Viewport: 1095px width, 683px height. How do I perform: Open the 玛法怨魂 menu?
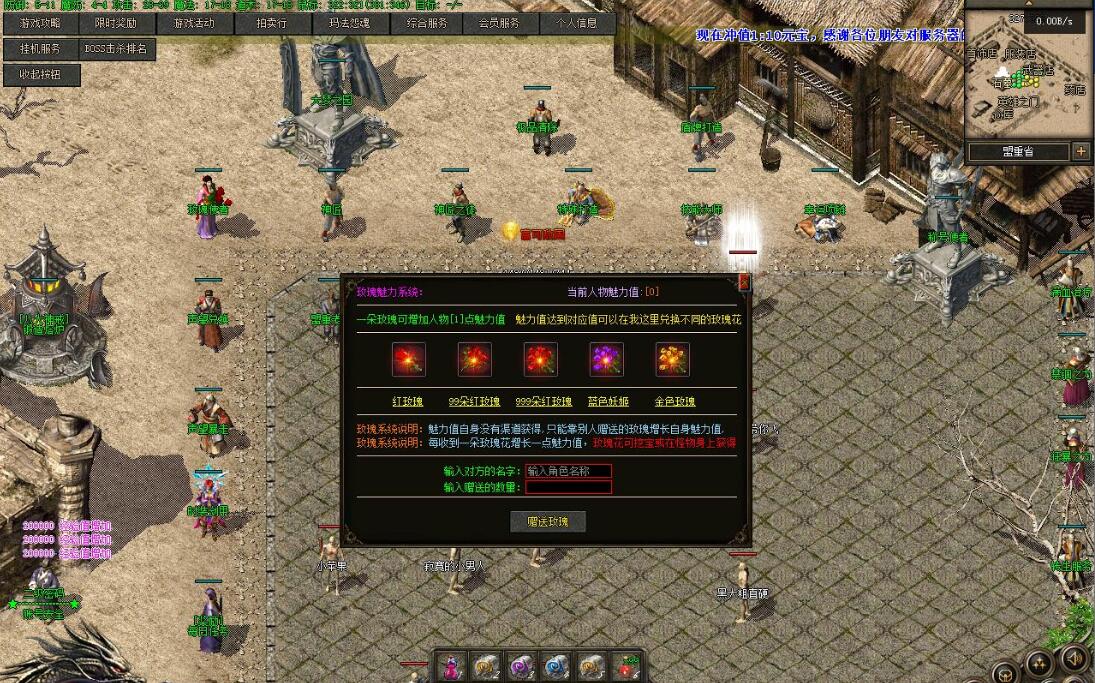click(349, 23)
